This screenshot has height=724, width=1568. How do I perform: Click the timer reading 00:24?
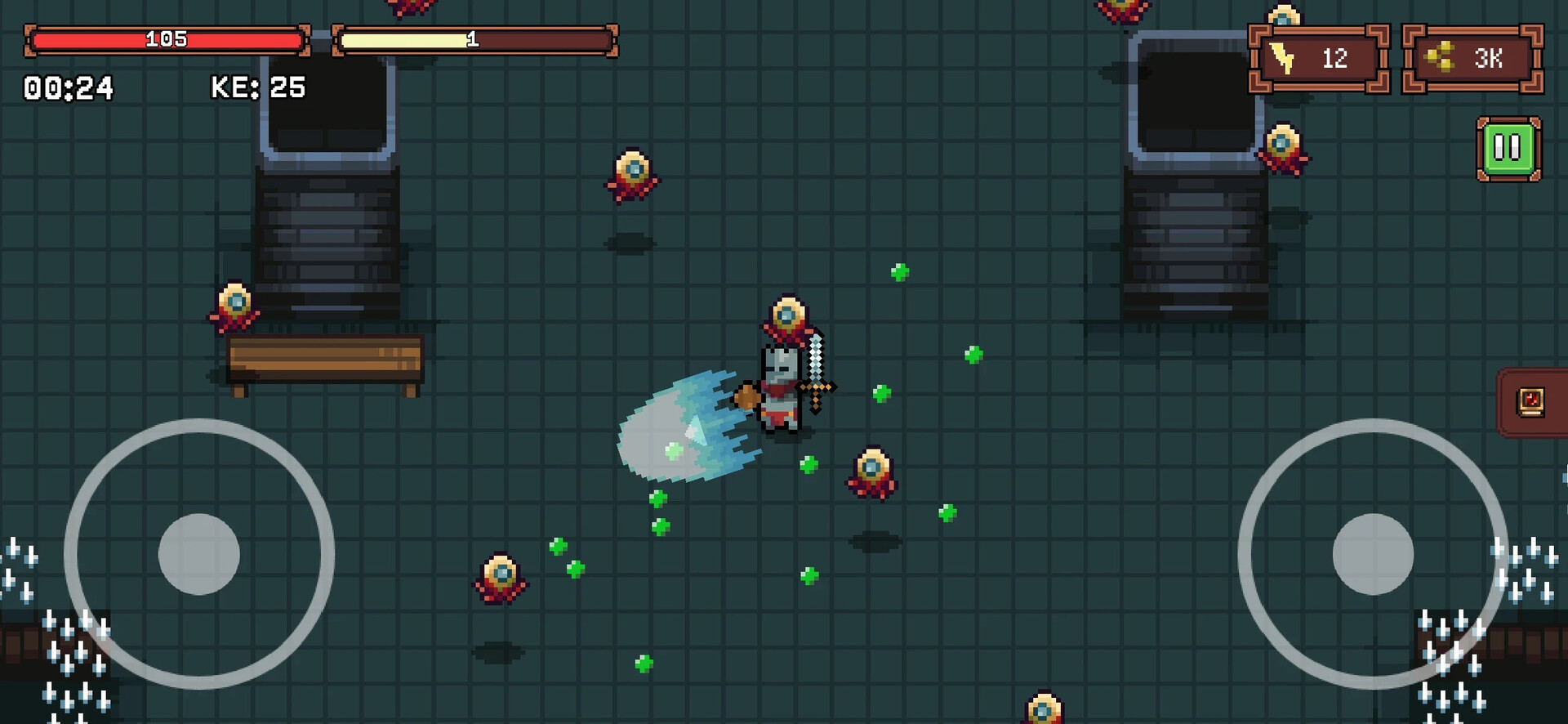tap(69, 86)
